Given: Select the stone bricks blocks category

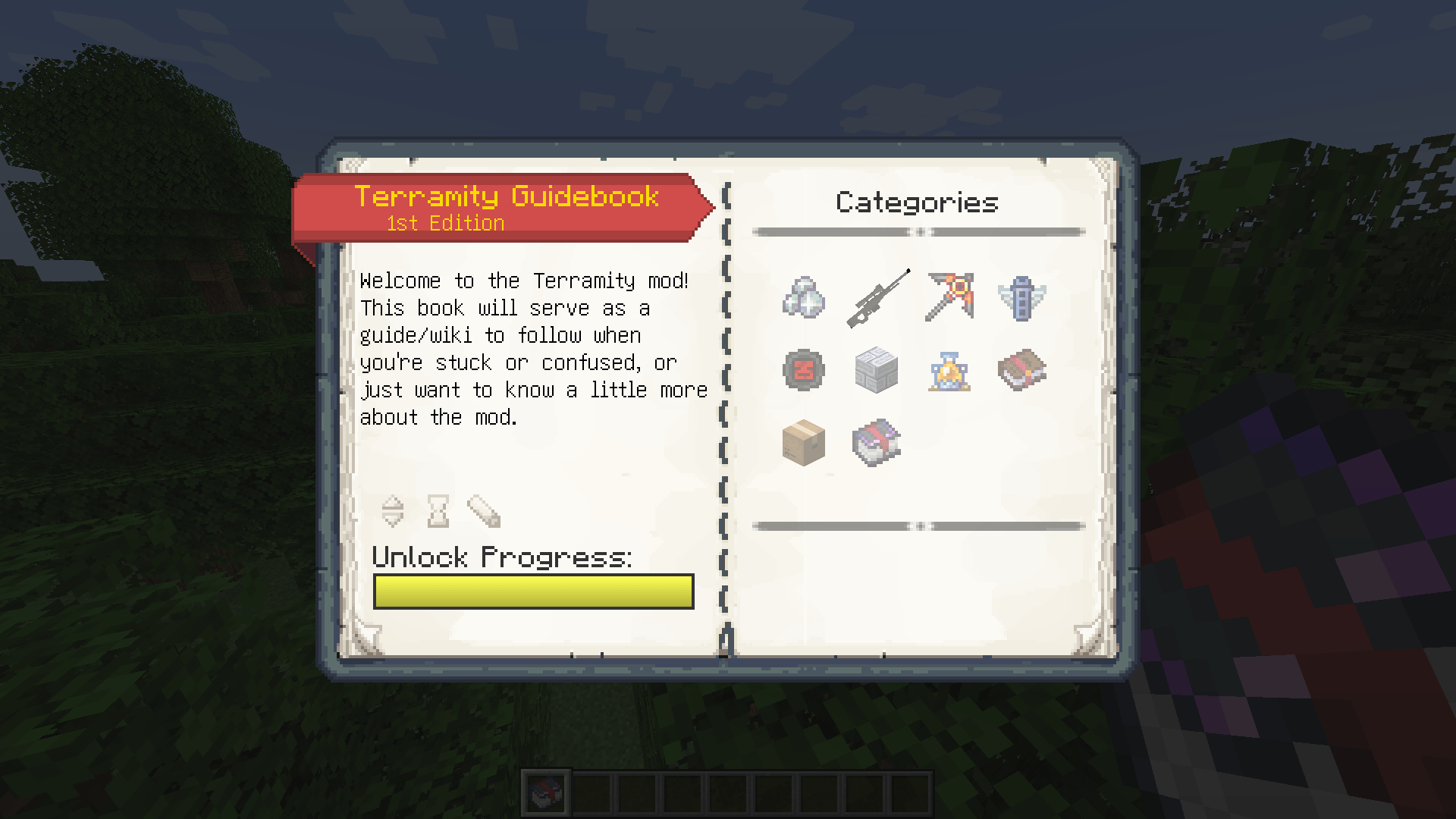Looking at the screenshot, I should coord(876,369).
